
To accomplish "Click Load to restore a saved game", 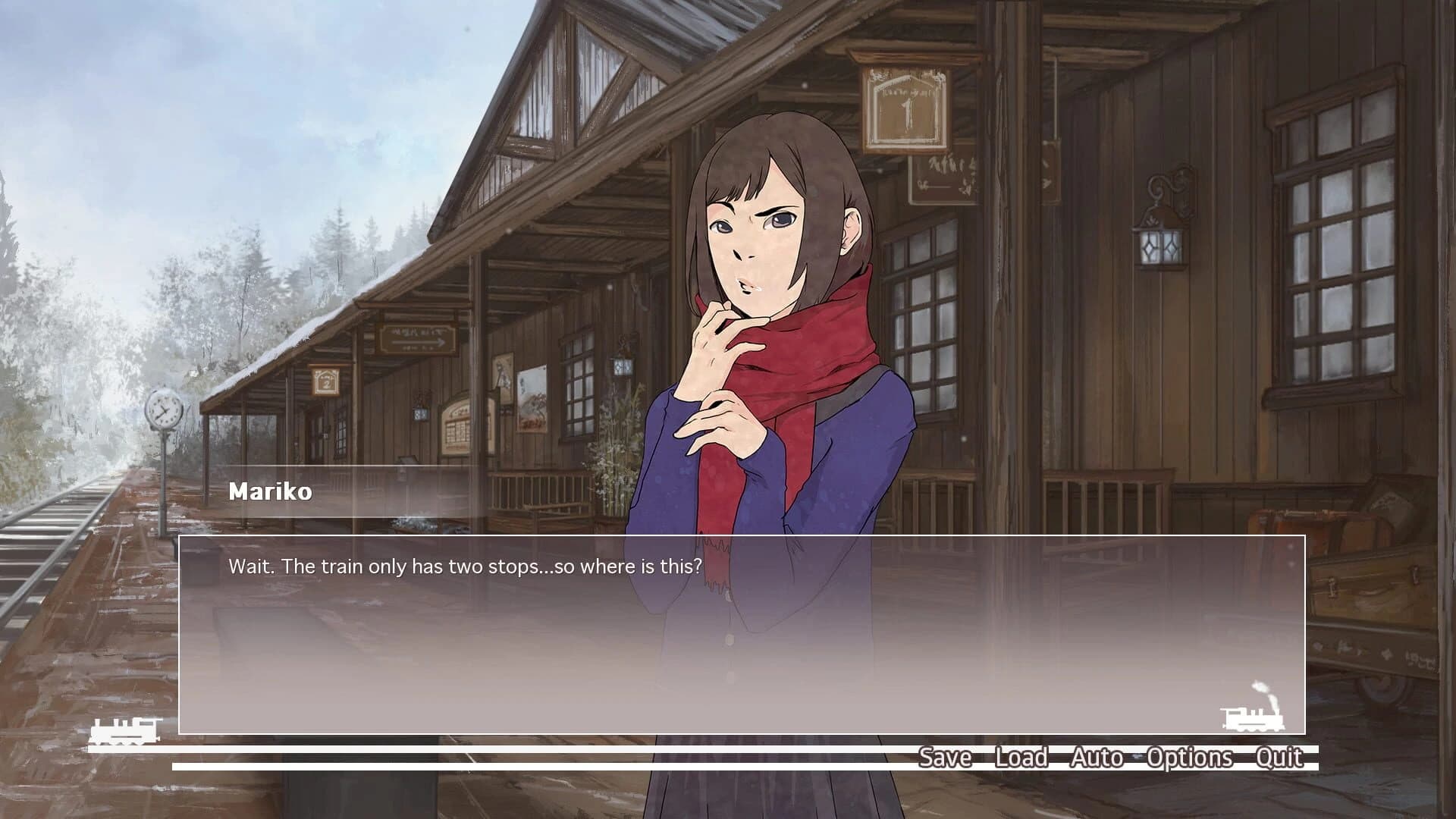I will [1020, 757].
